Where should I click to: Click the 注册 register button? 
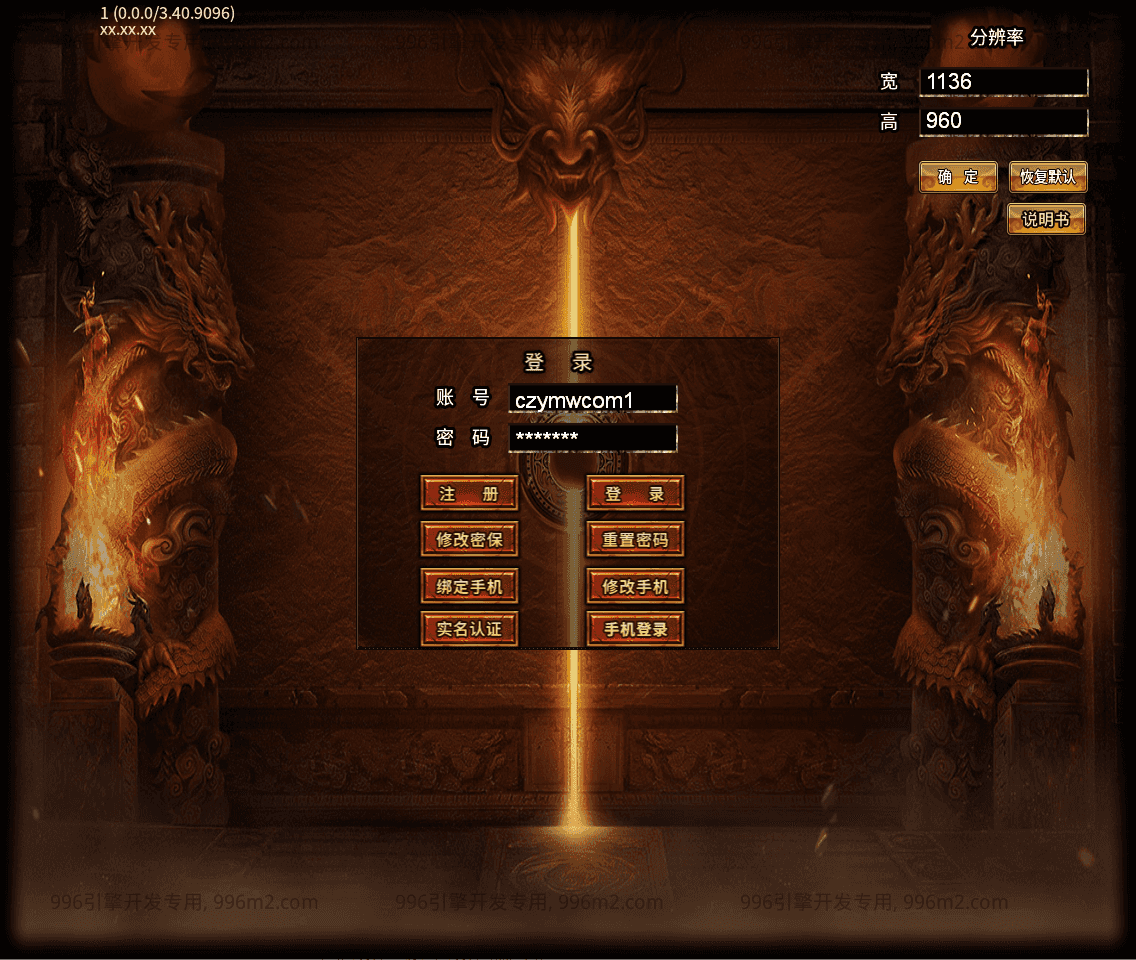point(469,494)
